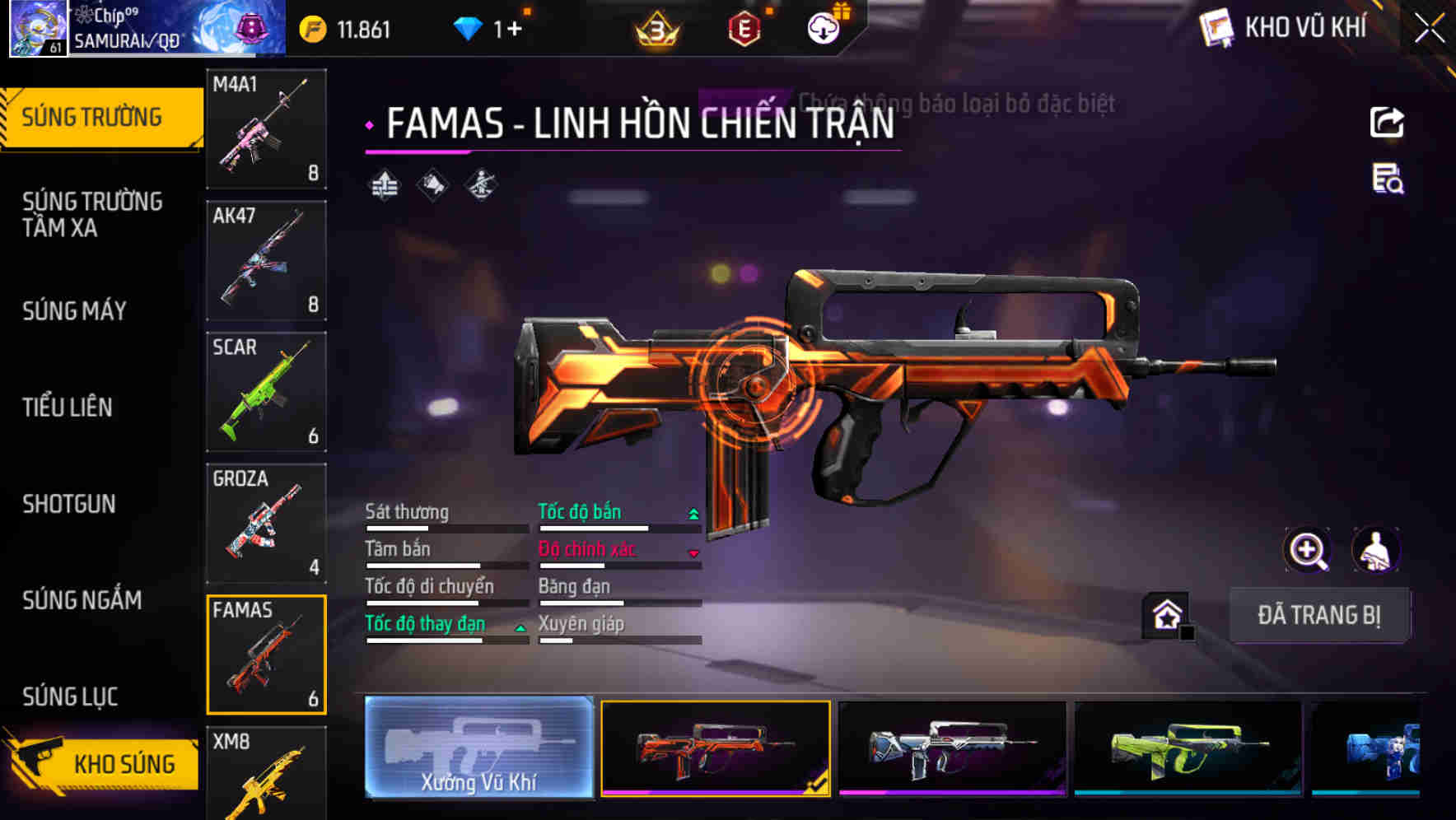Show the Shotgun category
This screenshot has width=1456, height=820.
(69, 504)
